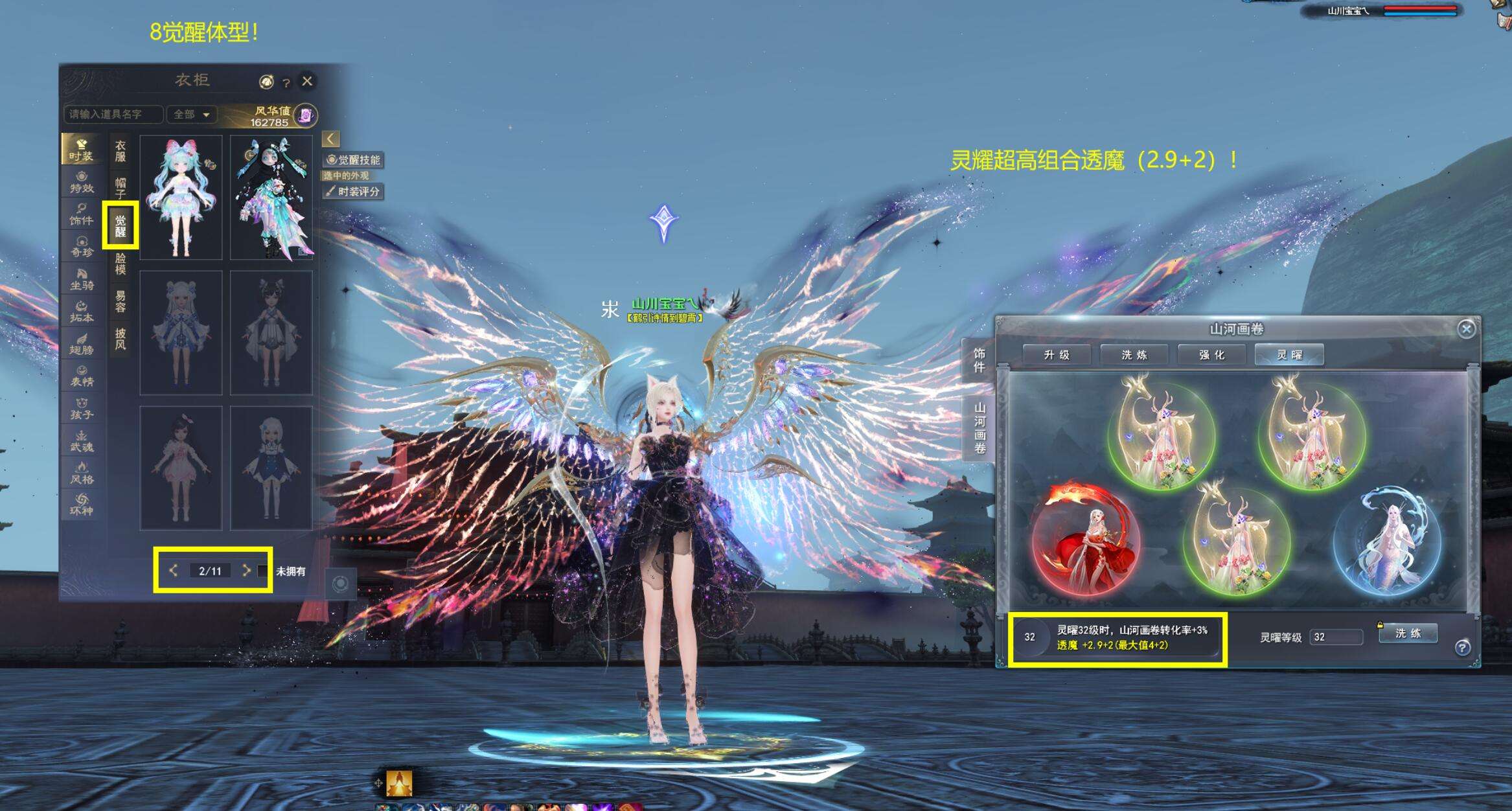Open the 觉醒技能 awakening skills button
Screen dimensions: 1512x811
[354, 160]
